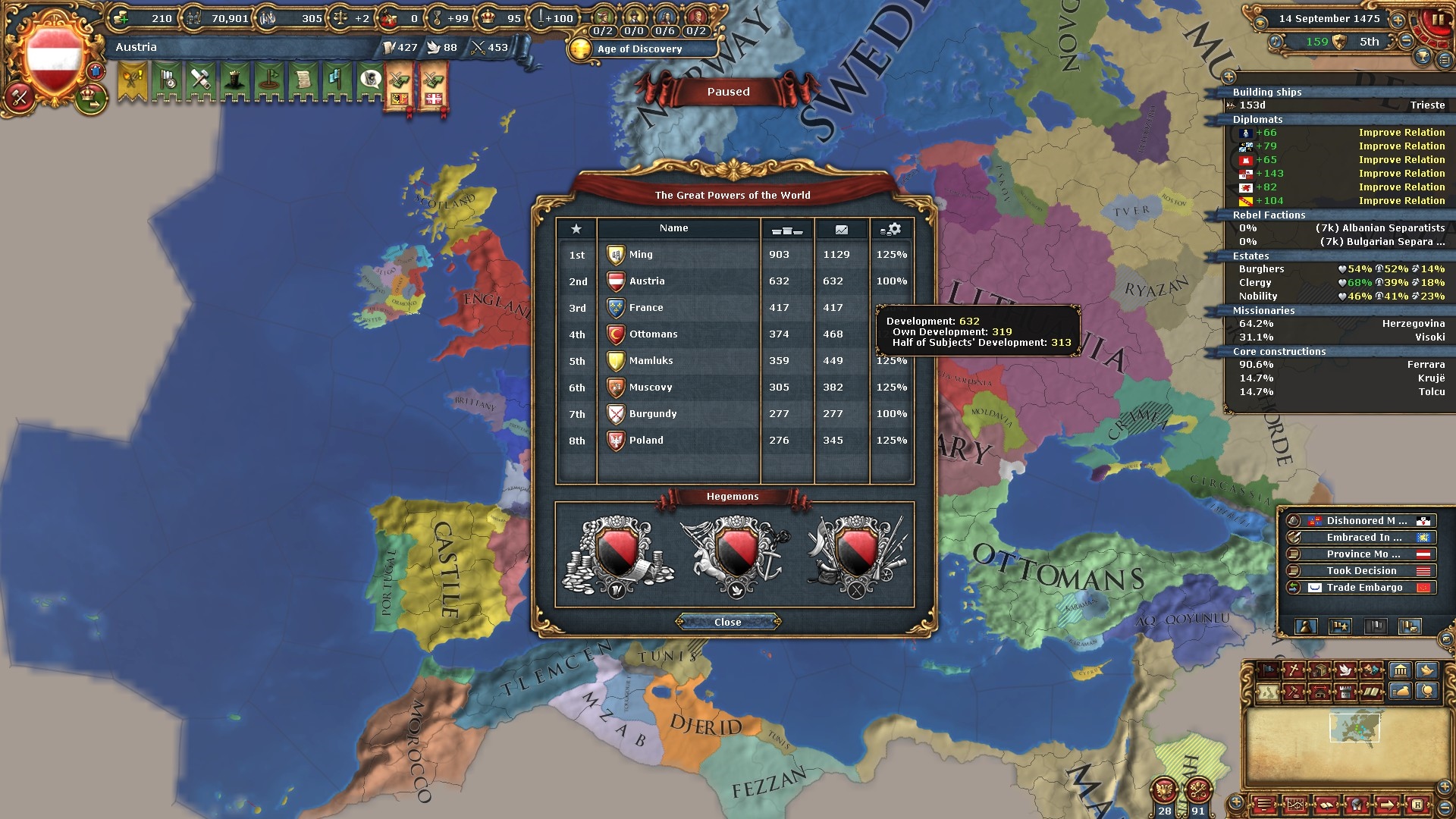Image resolution: width=1456 pixels, height=819 pixels.
Task: Select the Trieste ship building entry
Action: tap(1341, 105)
